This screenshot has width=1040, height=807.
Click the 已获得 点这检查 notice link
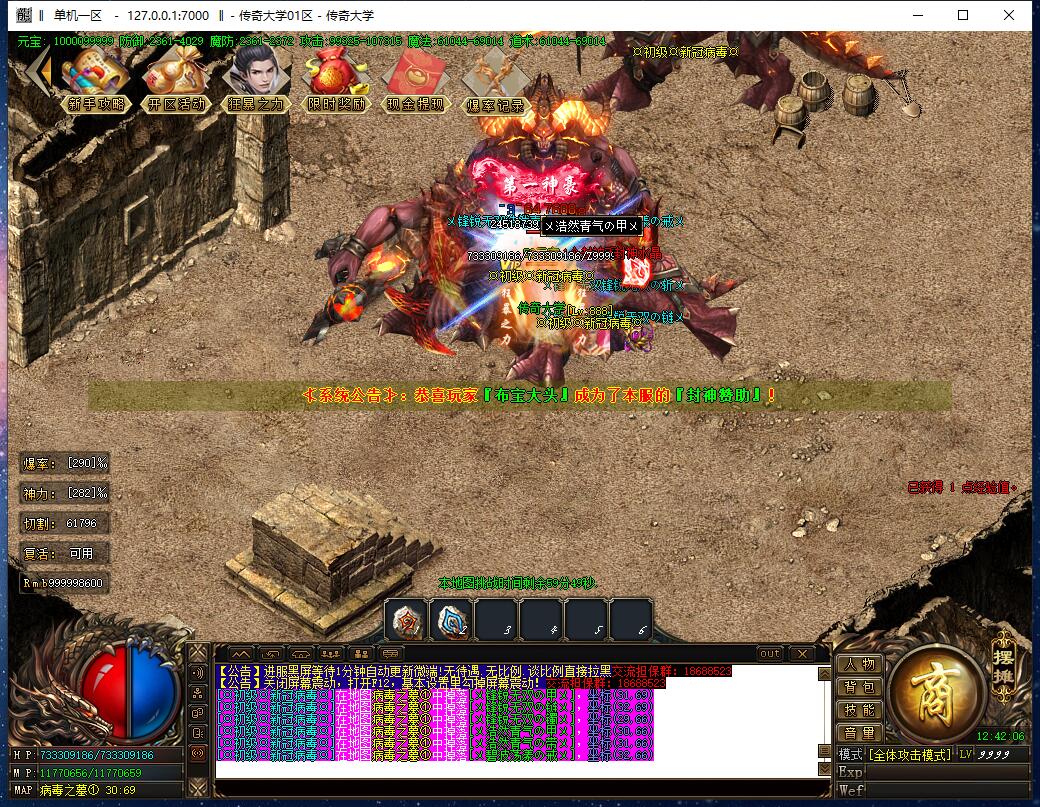(x=961, y=487)
